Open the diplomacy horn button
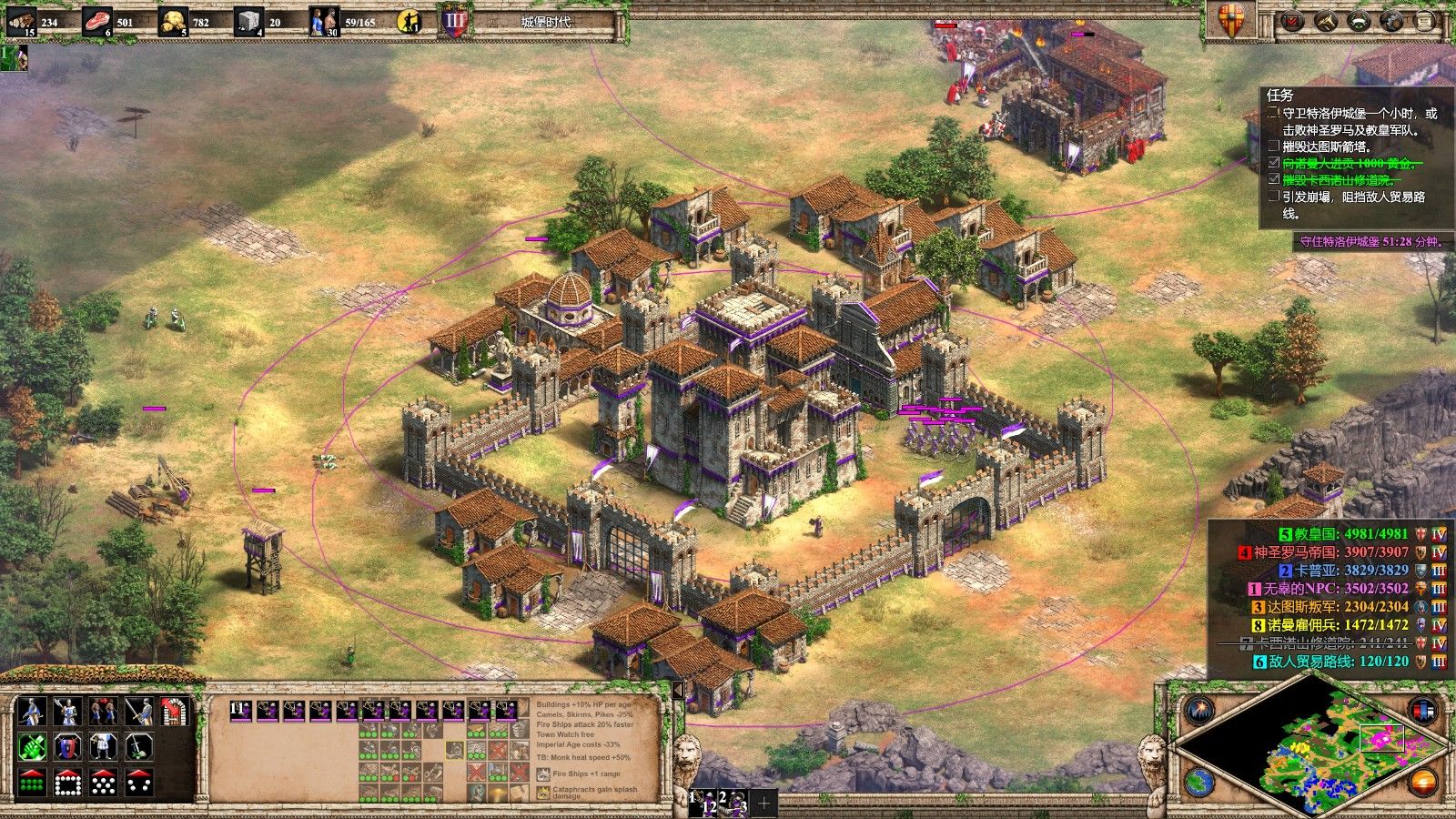 (x=1326, y=21)
